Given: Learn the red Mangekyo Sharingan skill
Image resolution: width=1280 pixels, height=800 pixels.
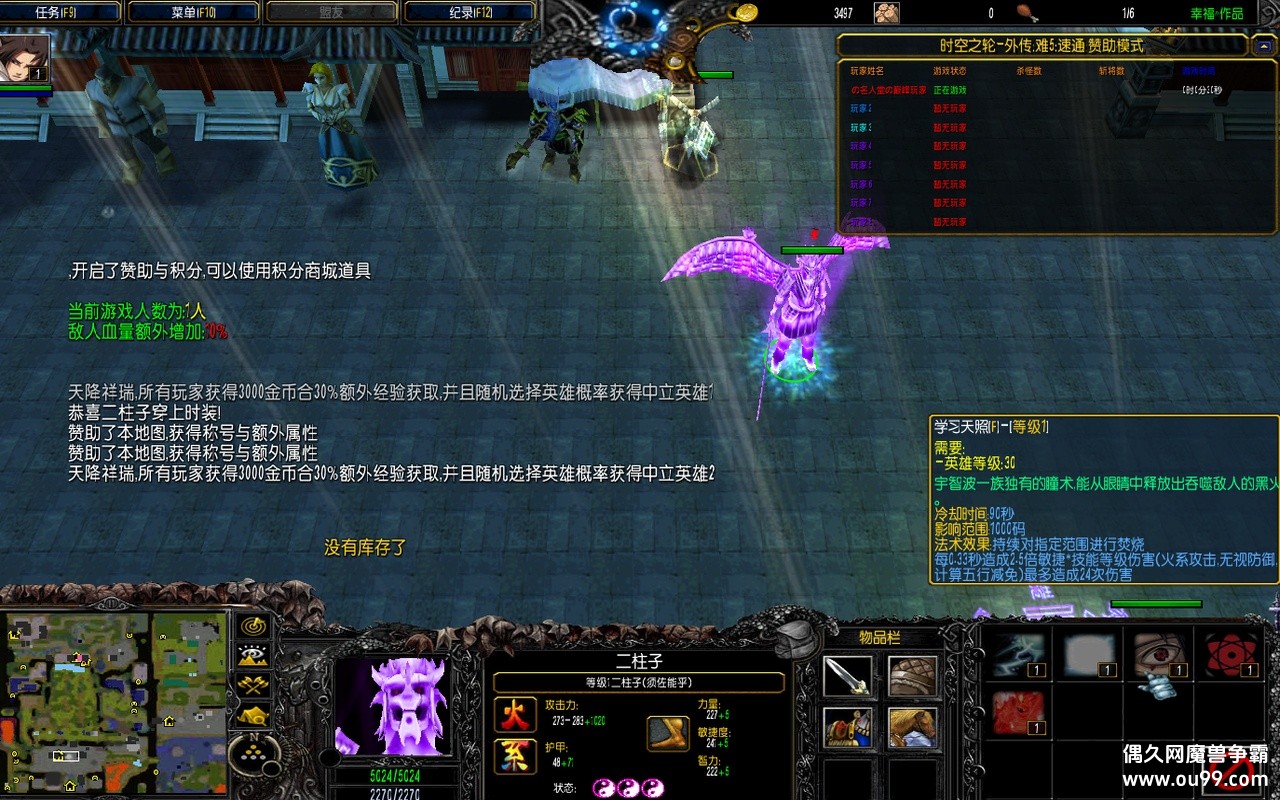Looking at the screenshot, I should tap(1229, 653).
